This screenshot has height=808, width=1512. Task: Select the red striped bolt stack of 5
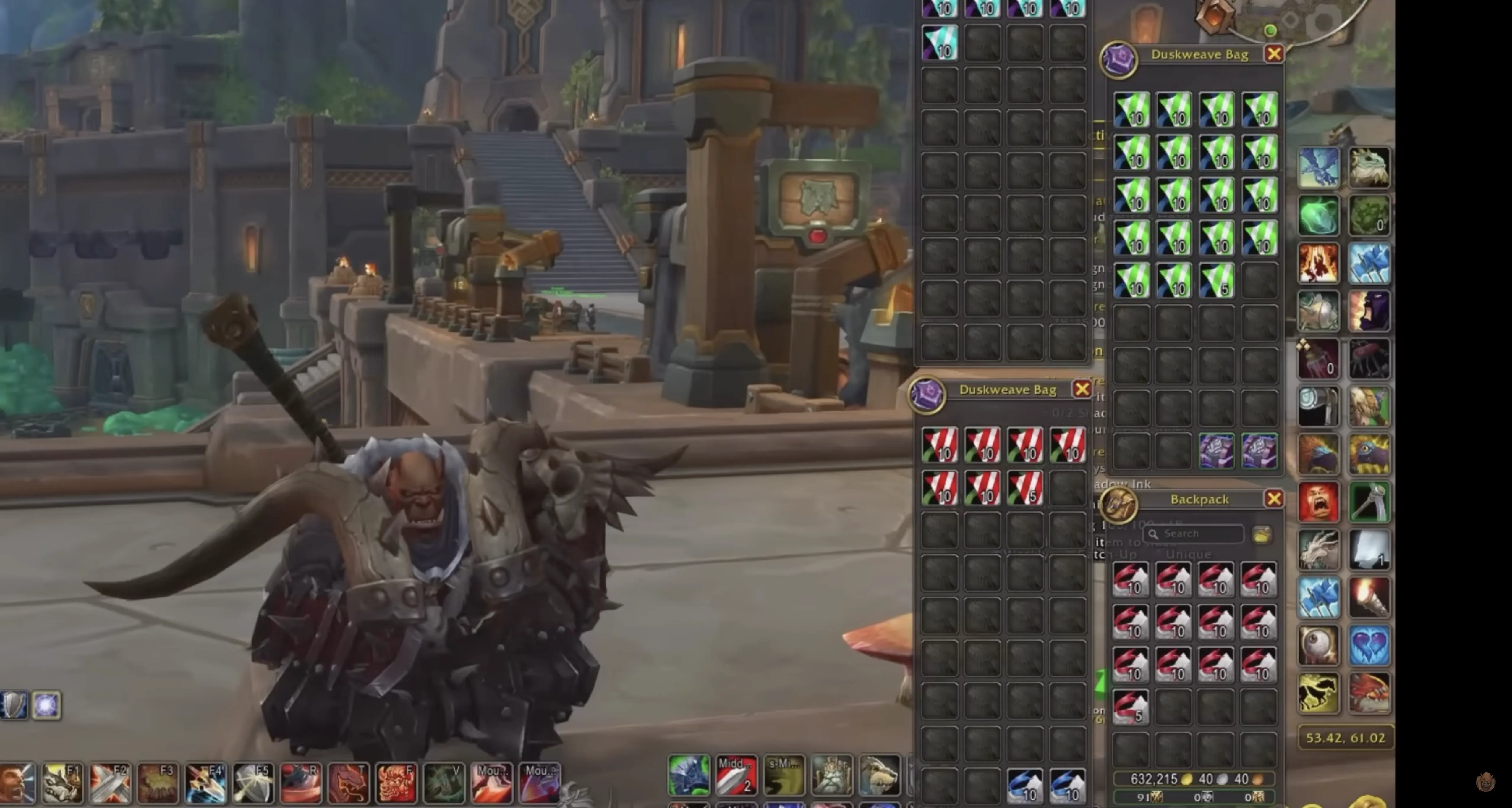tap(1025, 488)
